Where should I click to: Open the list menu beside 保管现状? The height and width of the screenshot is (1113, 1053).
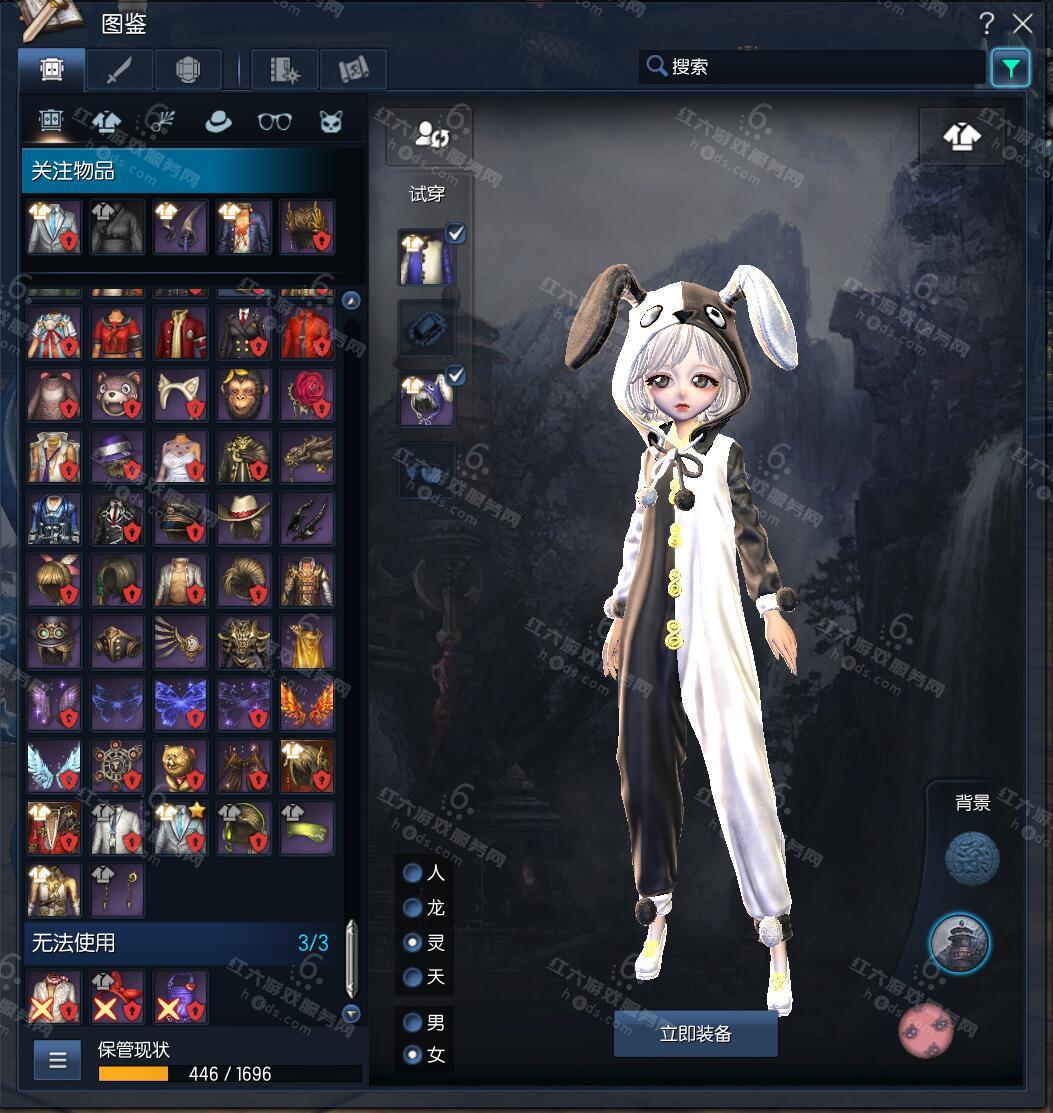click(x=57, y=1061)
